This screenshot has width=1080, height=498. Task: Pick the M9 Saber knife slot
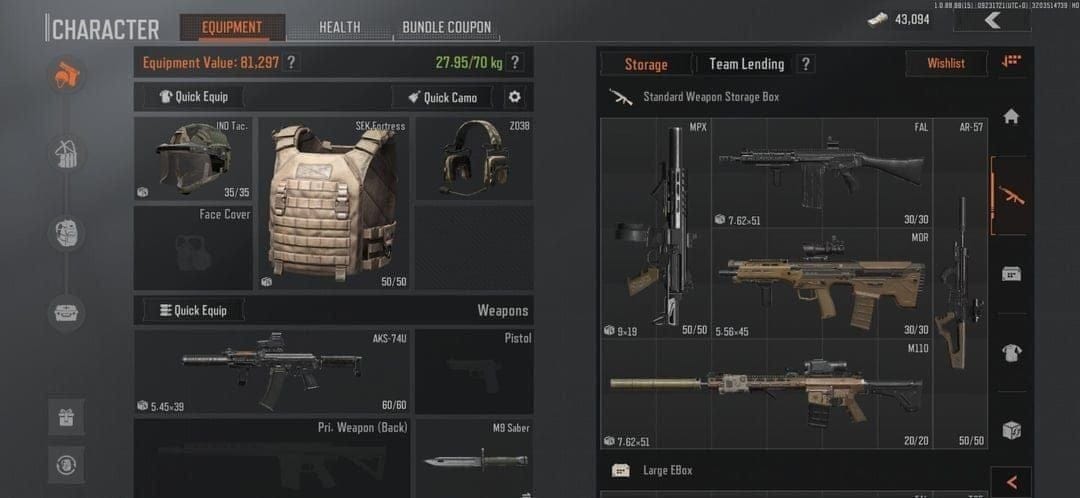tap(473, 458)
